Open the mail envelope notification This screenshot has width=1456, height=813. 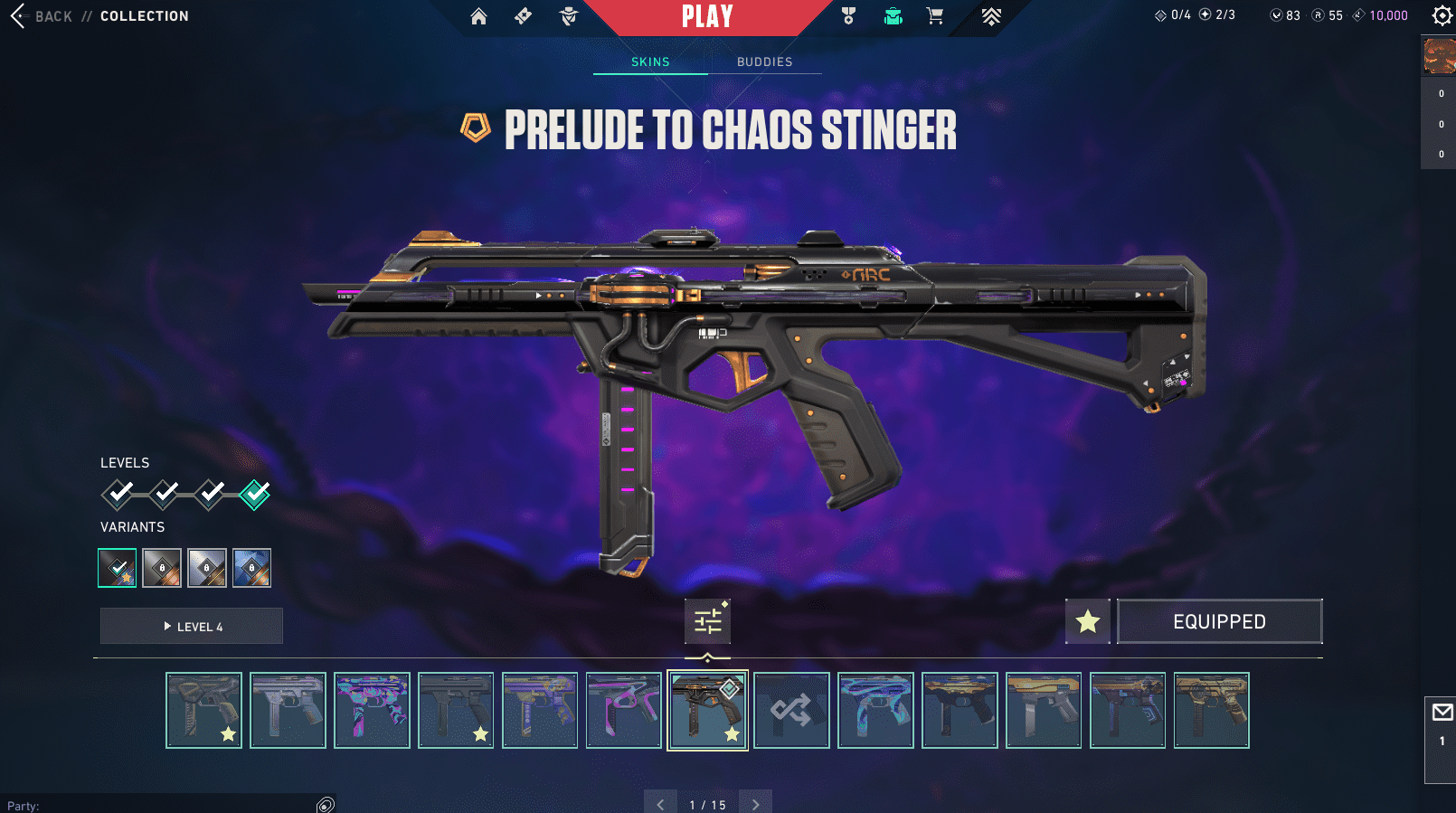click(x=1442, y=713)
